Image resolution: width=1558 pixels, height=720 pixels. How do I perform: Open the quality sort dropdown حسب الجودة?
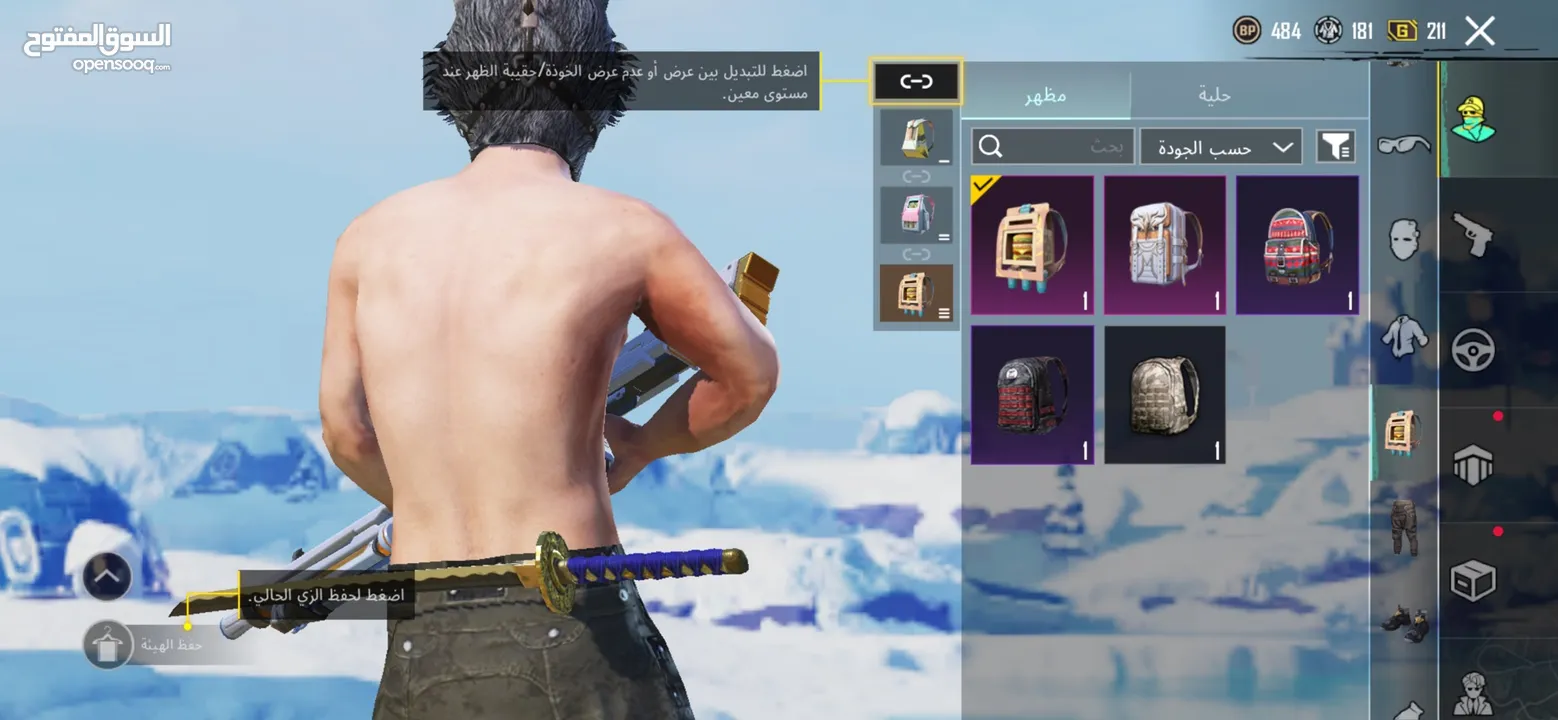[1222, 146]
